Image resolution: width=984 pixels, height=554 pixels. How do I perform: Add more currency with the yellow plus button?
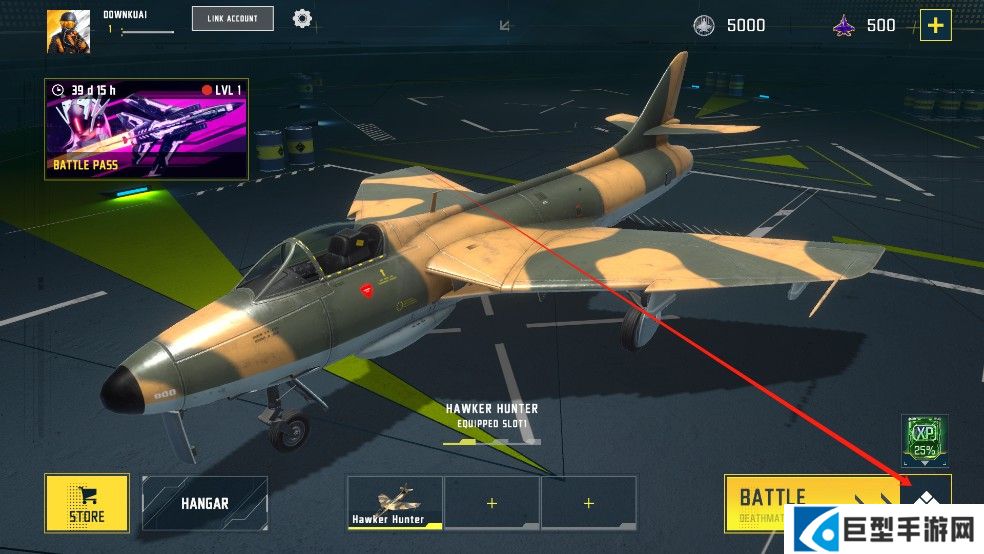click(x=935, y=25)
